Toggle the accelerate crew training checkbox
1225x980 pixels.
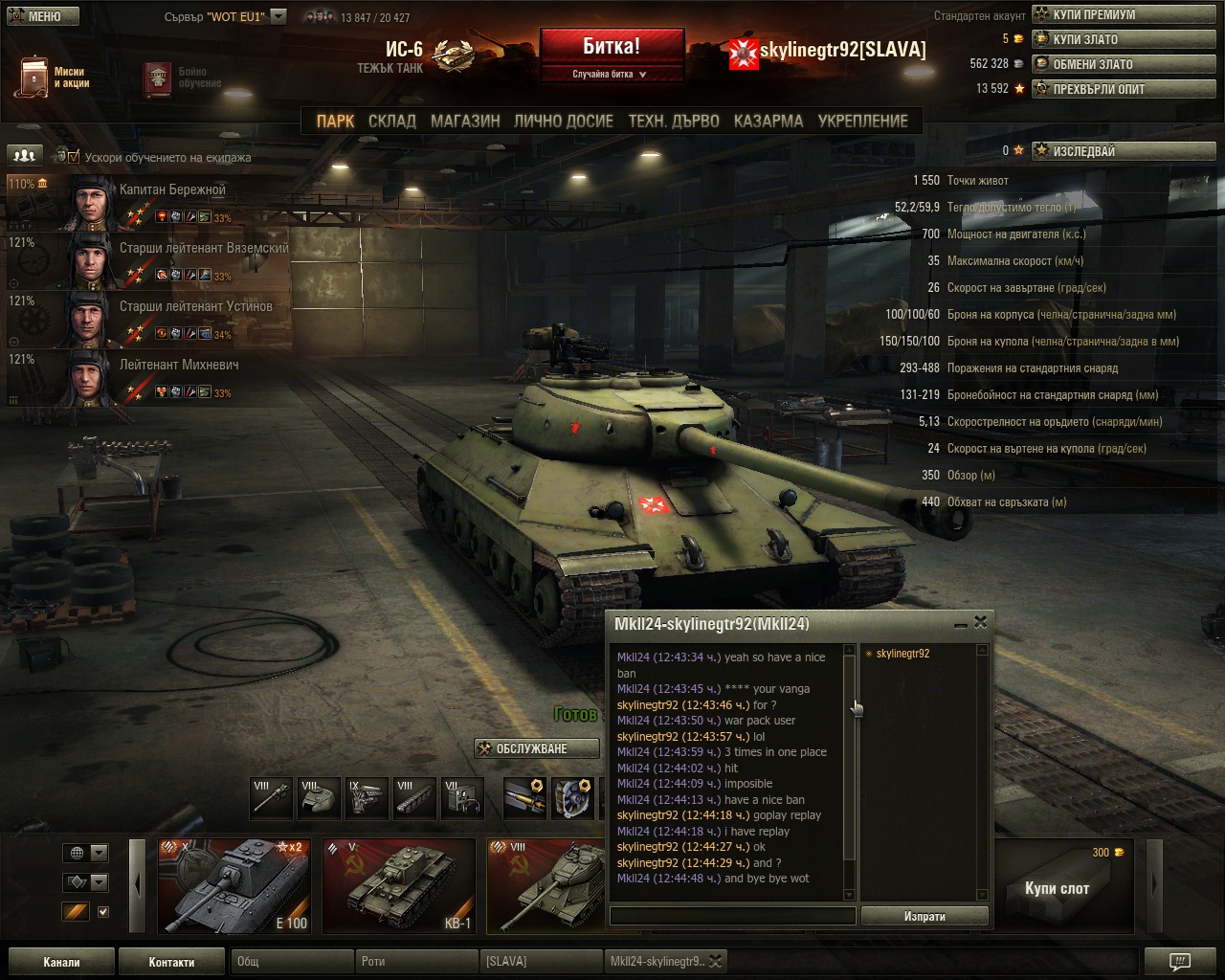point(74,157)
